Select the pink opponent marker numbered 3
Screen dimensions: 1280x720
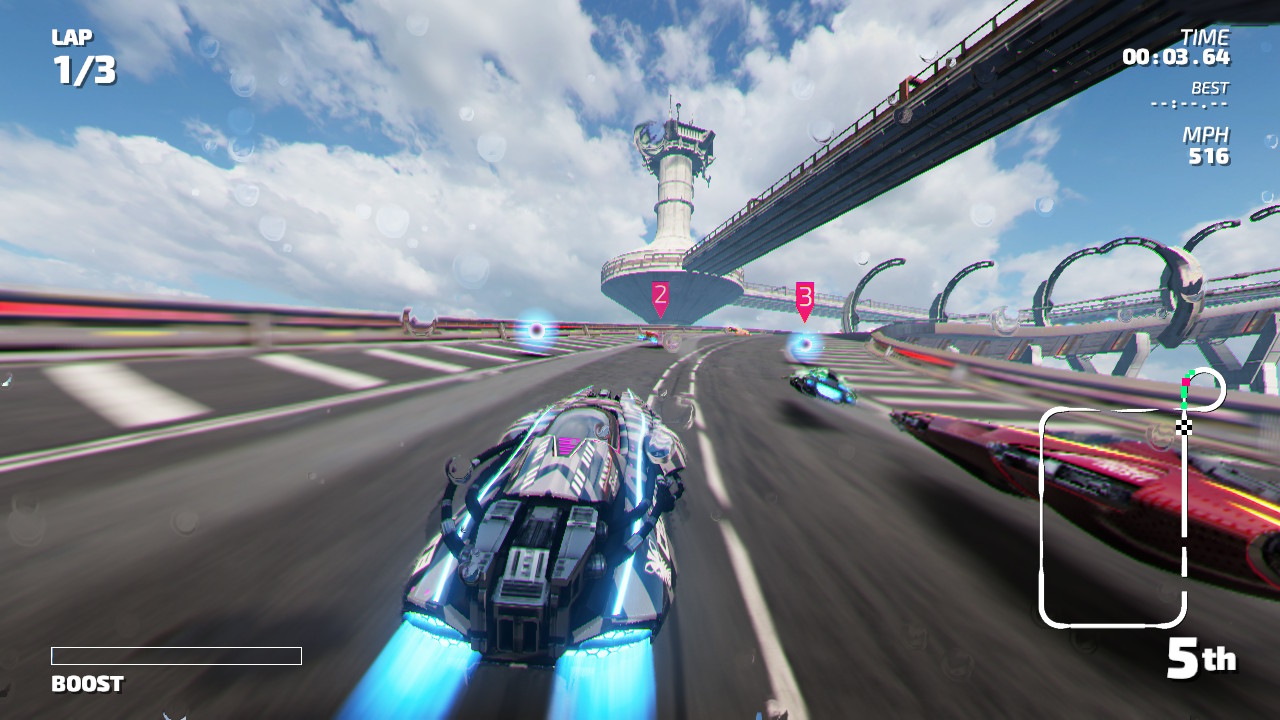pos(805,300)
